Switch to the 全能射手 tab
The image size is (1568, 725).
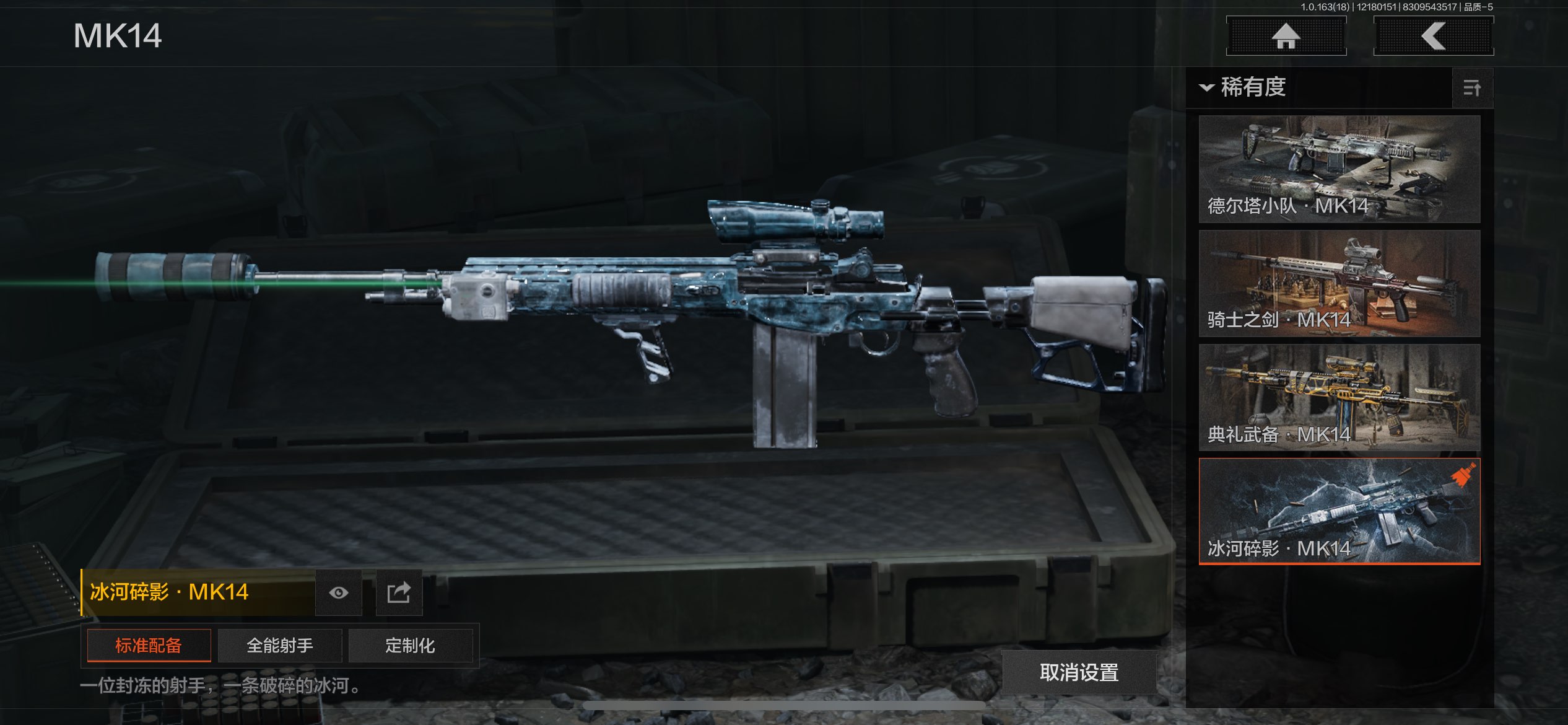(x=280, y=646)
